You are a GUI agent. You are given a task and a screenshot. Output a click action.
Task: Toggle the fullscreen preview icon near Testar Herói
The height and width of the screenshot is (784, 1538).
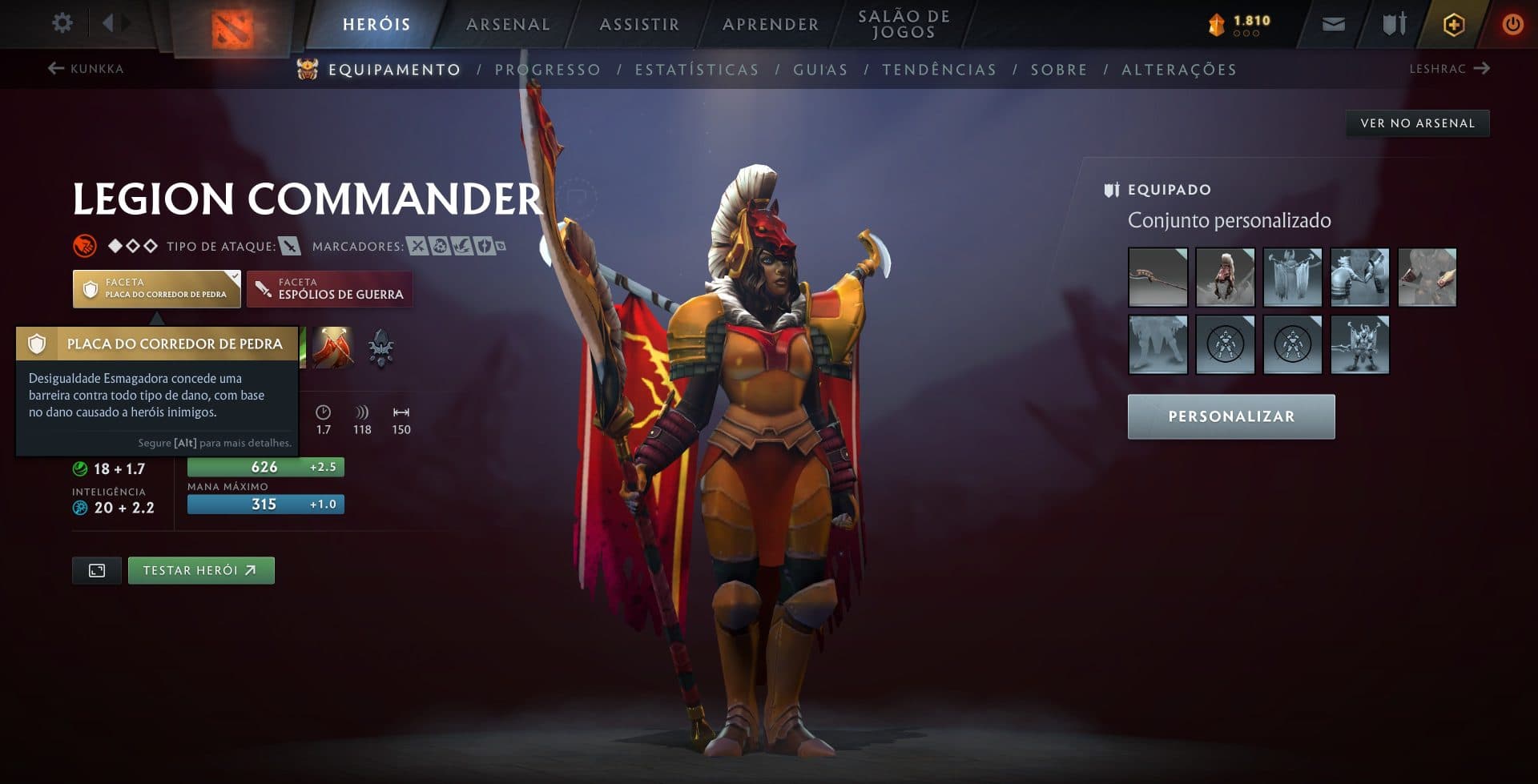point(96,570)
